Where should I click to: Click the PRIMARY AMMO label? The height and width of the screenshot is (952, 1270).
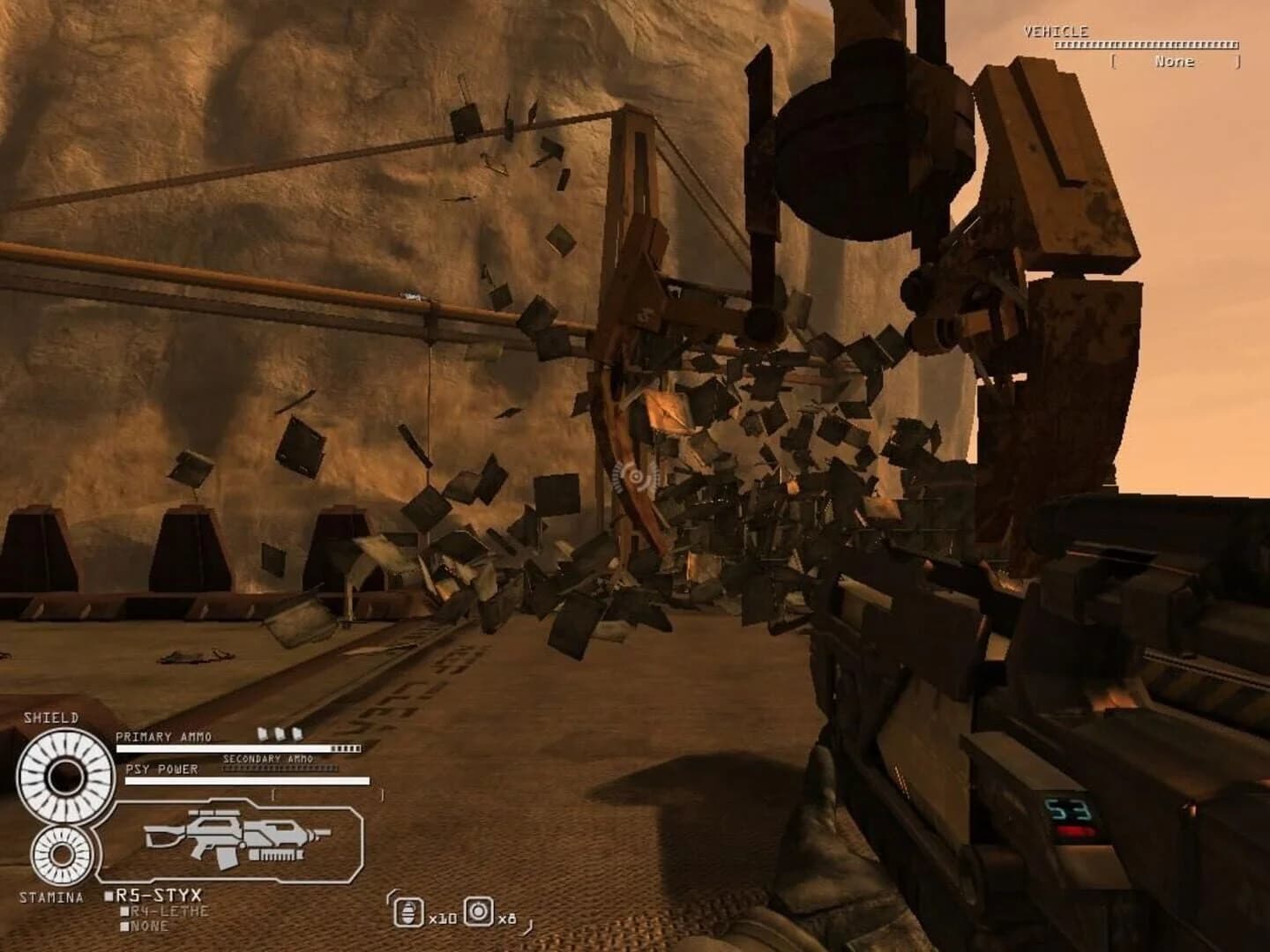(162, 736)
